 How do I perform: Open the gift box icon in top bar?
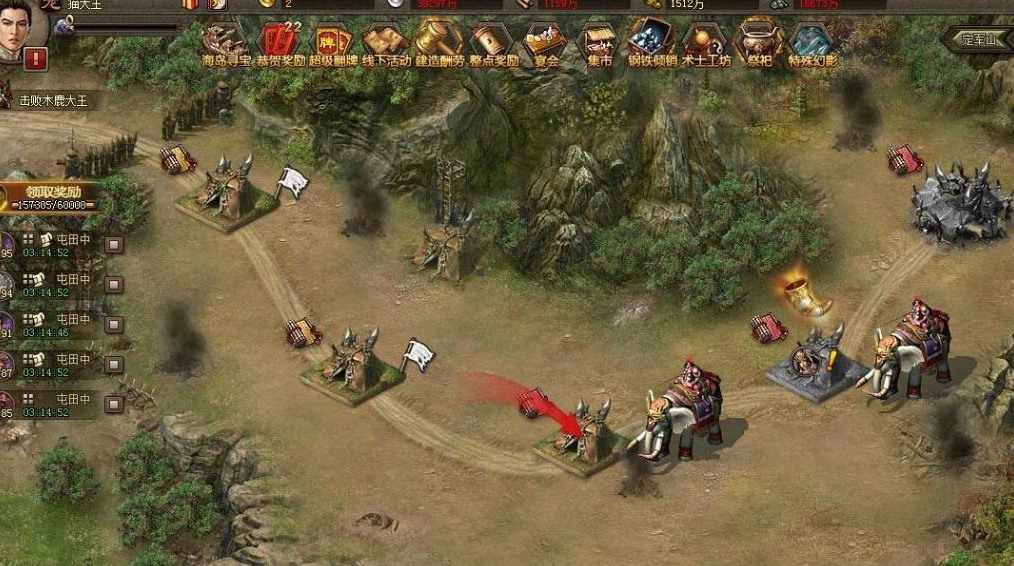pos(191,4)
